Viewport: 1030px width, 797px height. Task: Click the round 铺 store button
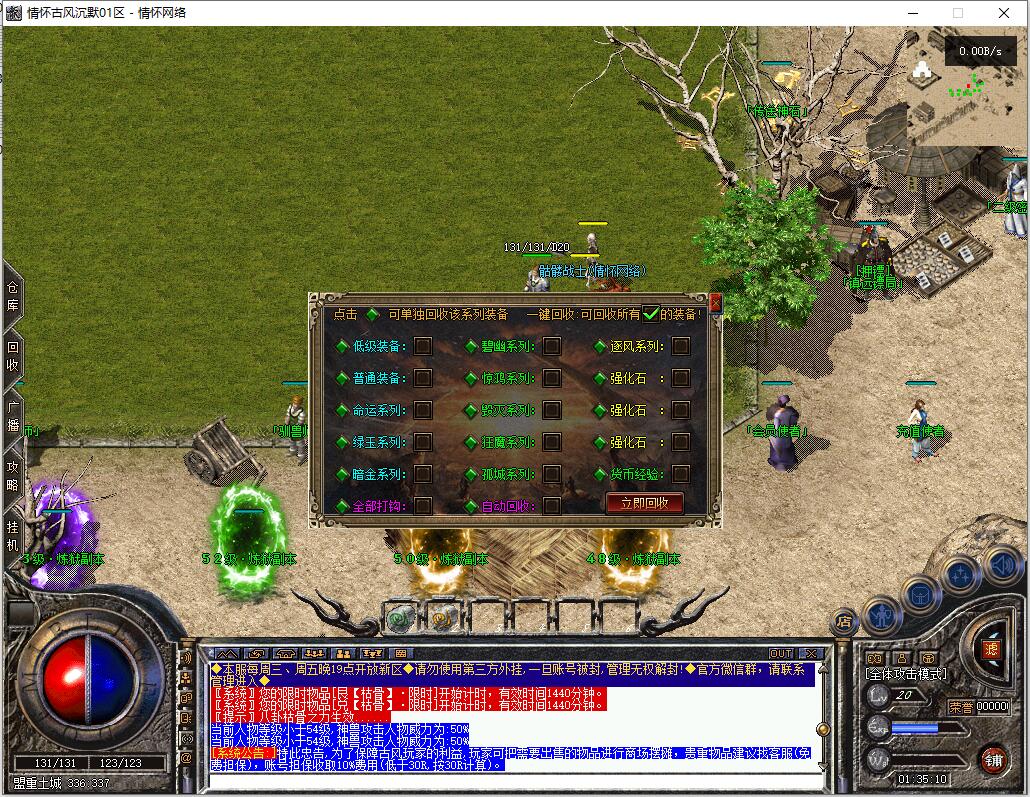(992, 760)
